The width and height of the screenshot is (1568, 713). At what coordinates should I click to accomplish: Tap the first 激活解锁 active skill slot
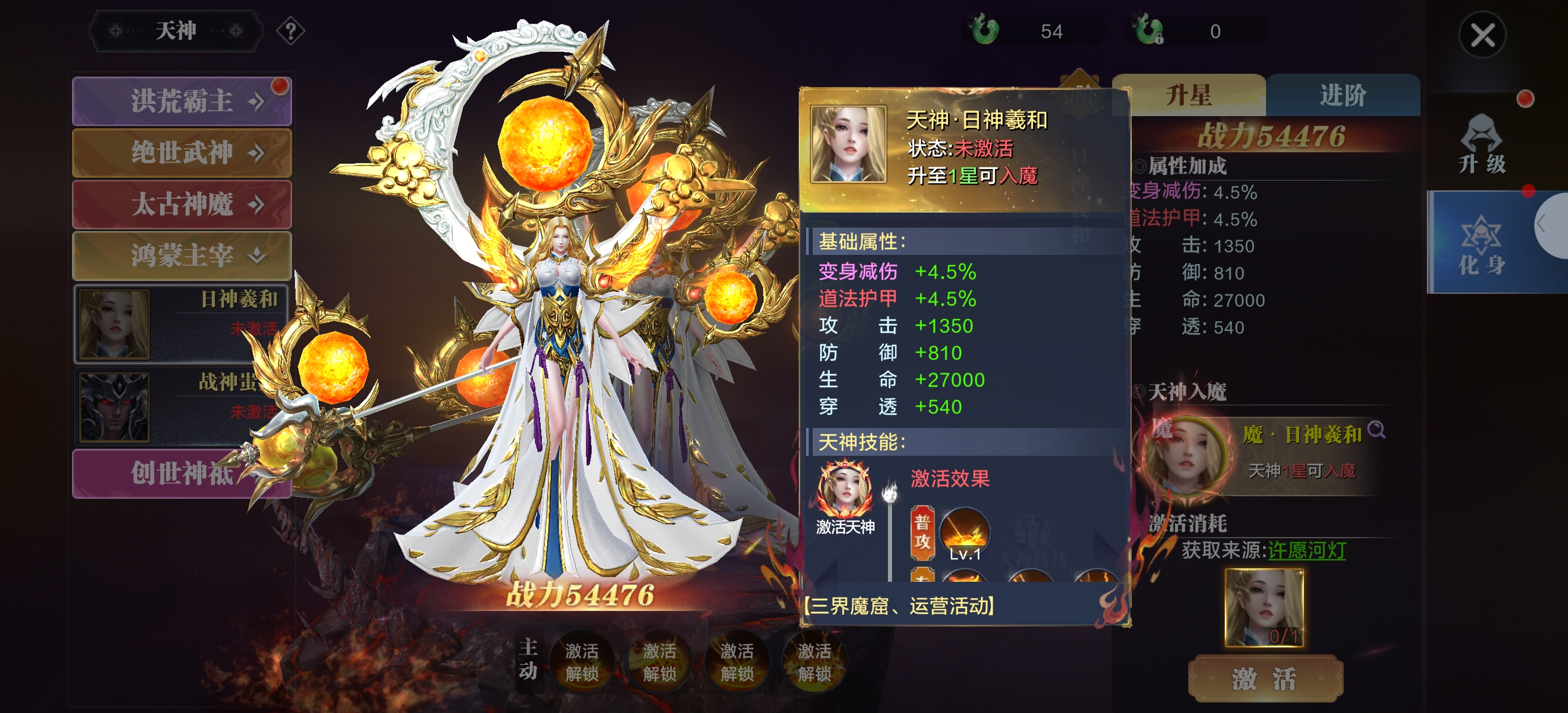coord(581,662)
